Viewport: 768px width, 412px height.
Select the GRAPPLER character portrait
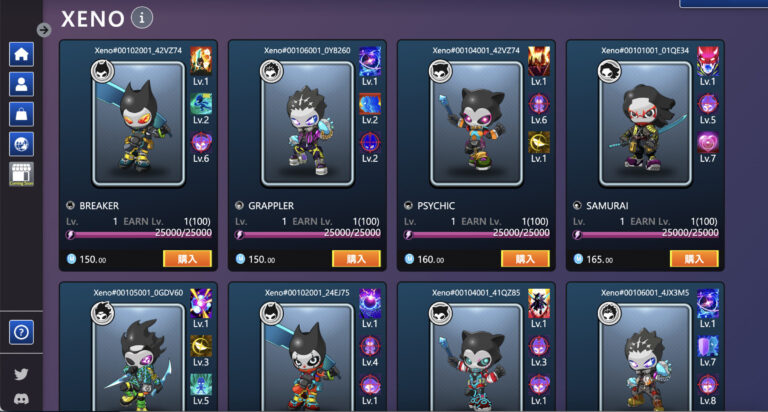307,124
